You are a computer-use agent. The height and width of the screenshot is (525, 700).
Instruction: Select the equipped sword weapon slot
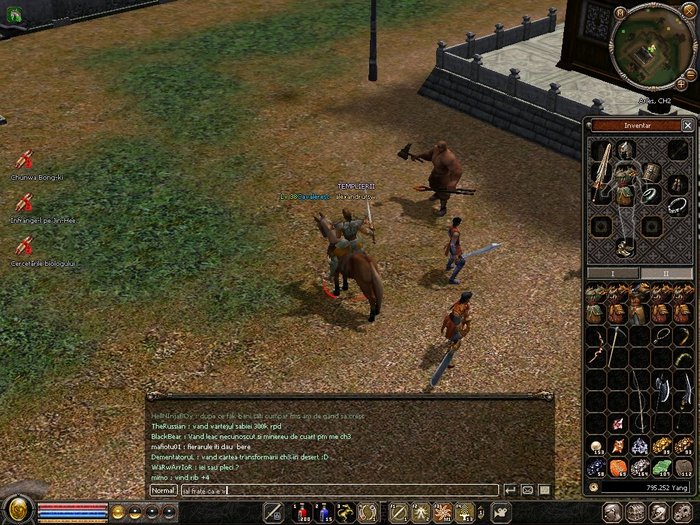click(602, 169)
